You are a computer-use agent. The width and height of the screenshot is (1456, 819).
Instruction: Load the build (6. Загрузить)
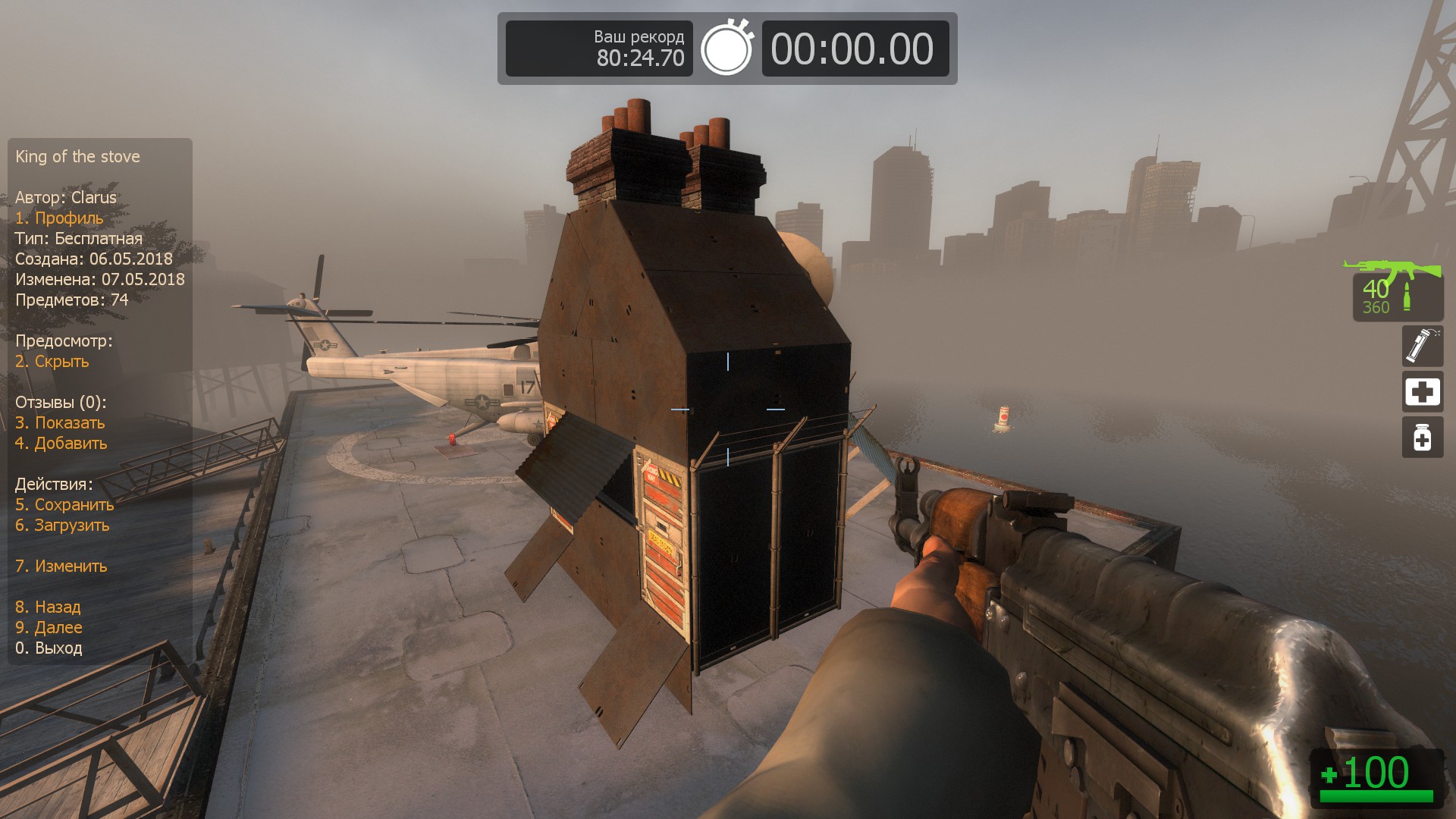click(x=62, y=526)
